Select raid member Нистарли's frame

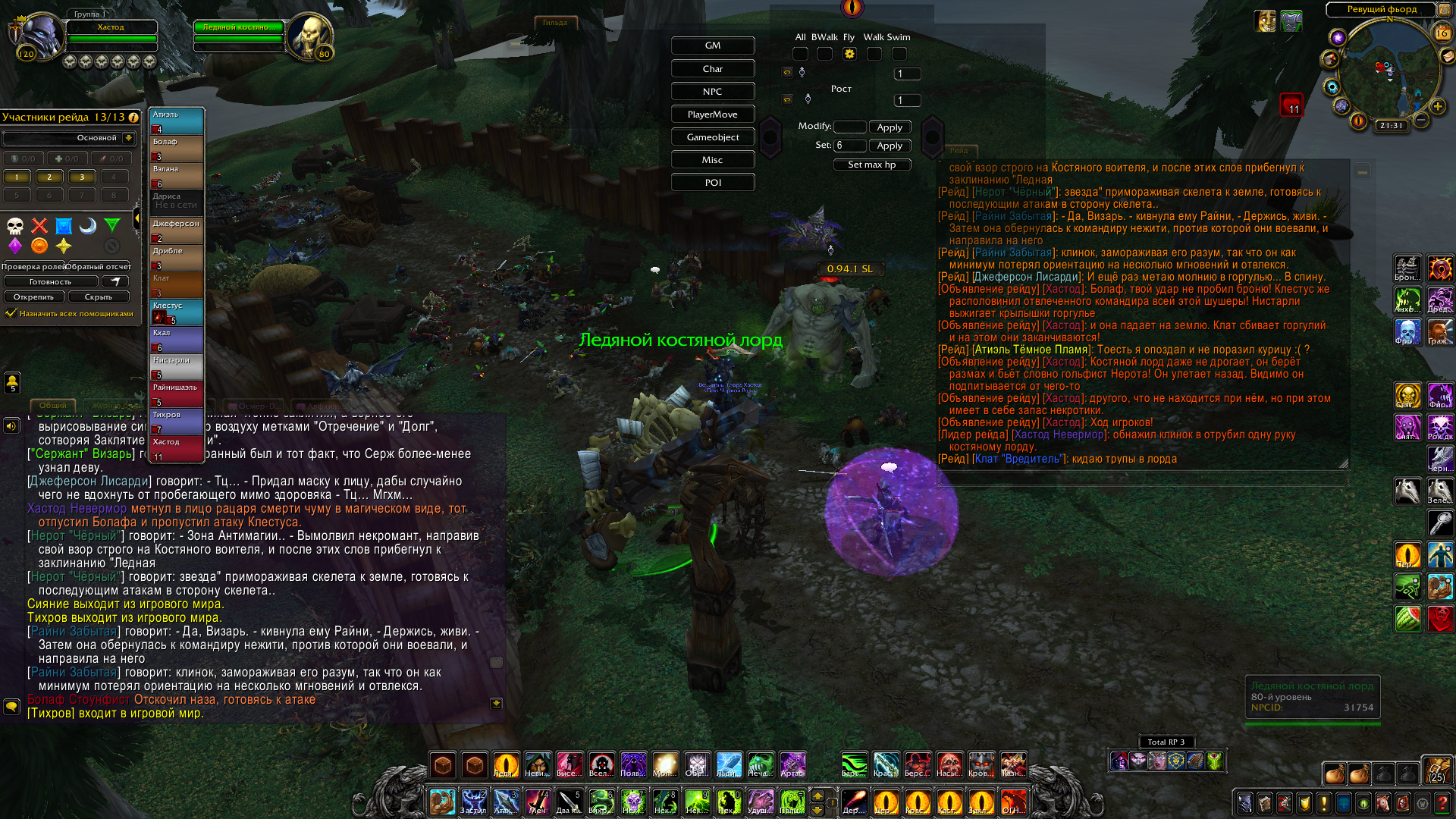coord(177,367)
